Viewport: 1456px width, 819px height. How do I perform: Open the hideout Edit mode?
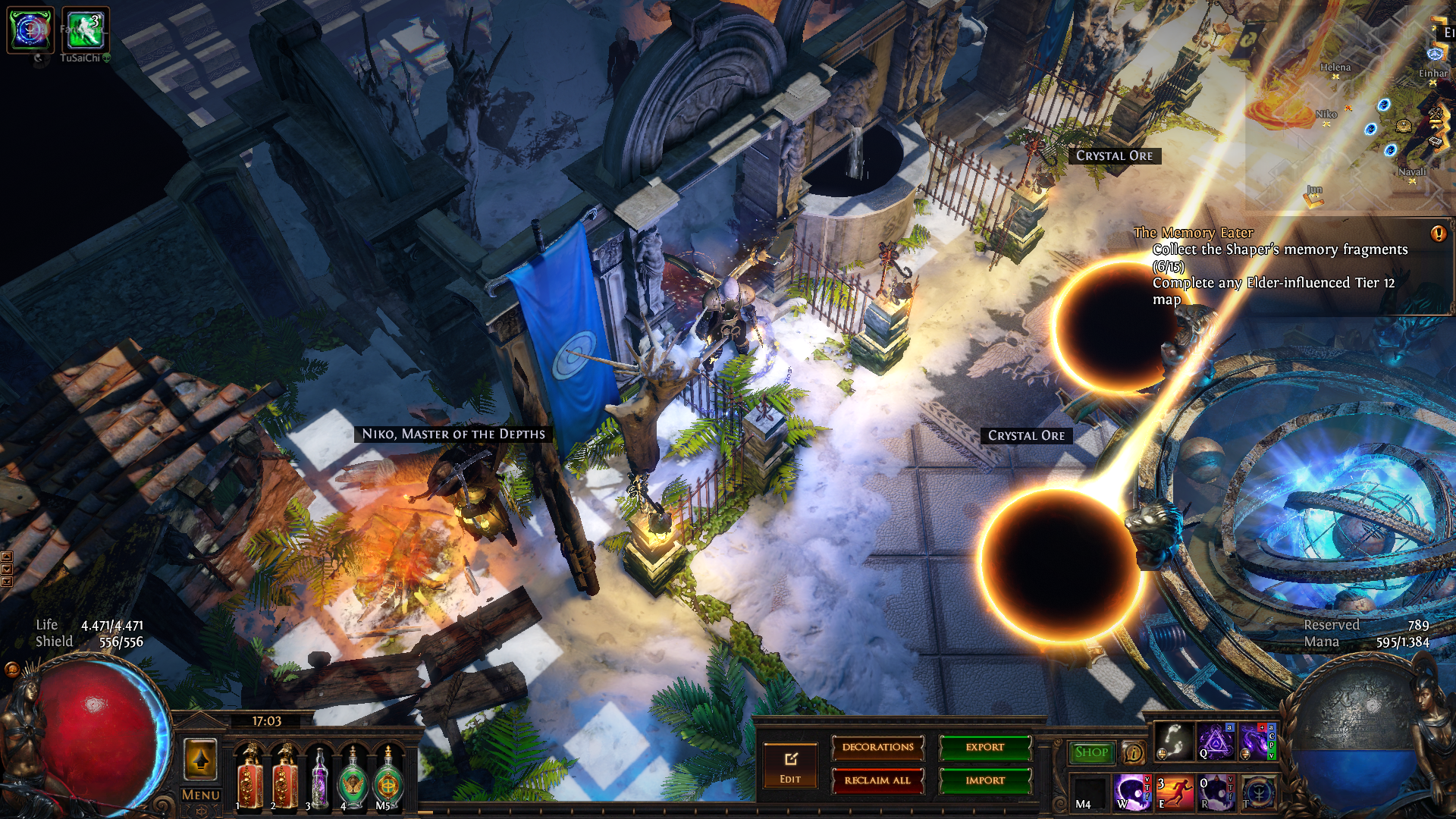point(790,766)
